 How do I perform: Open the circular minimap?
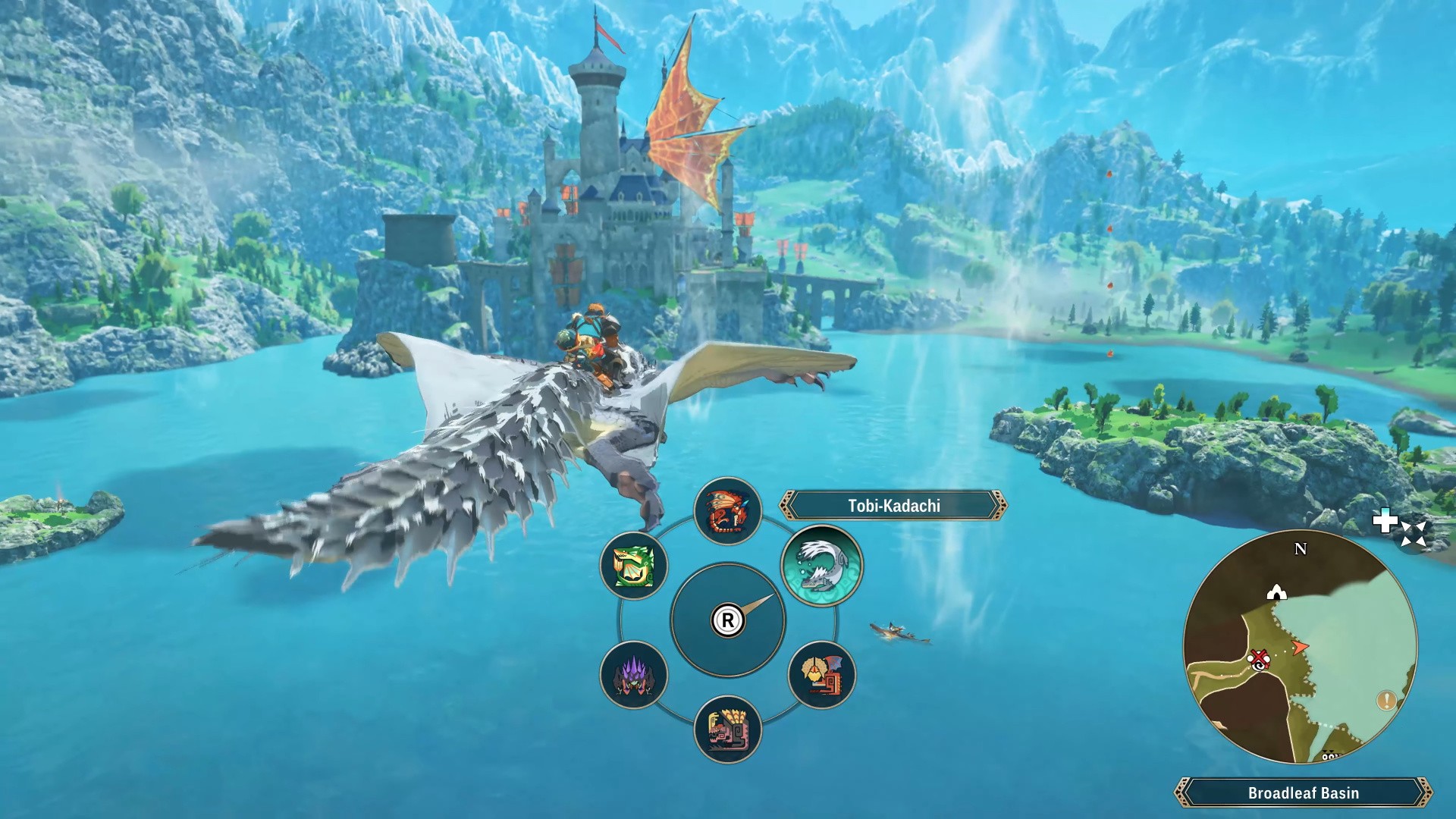(x=1300, y=646)
